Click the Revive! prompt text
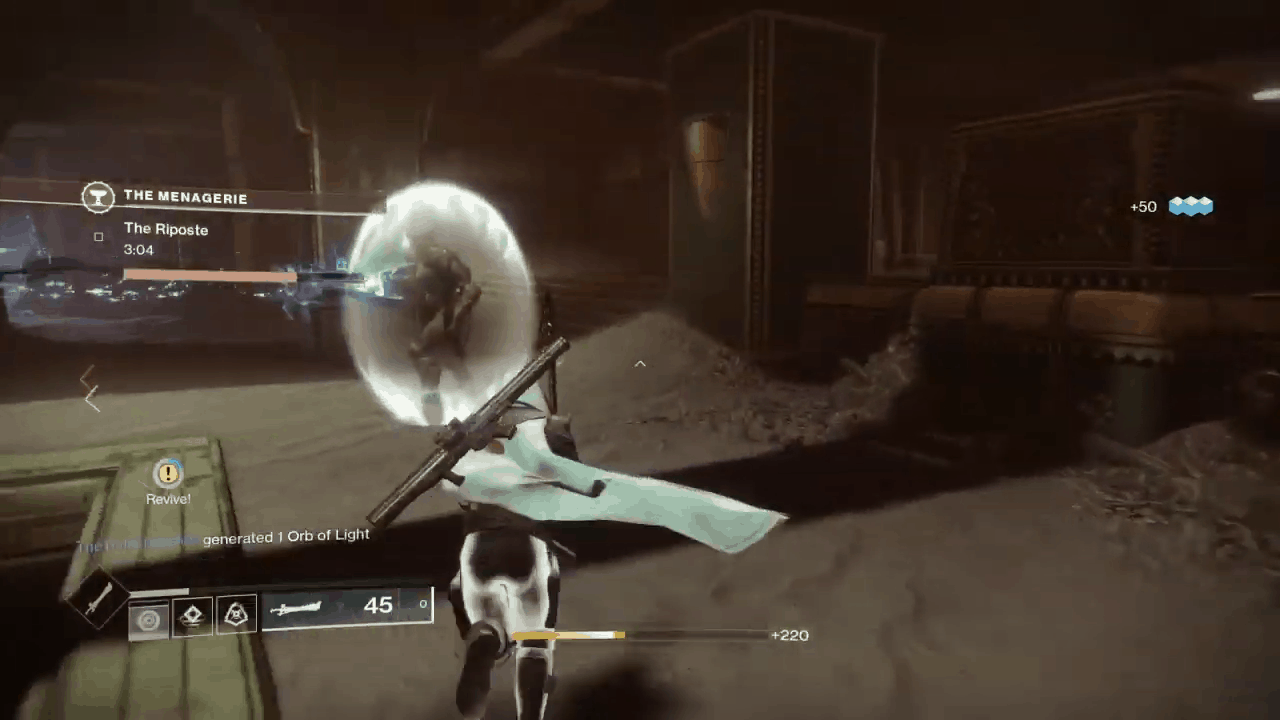1280x720 pixels. 167,499
